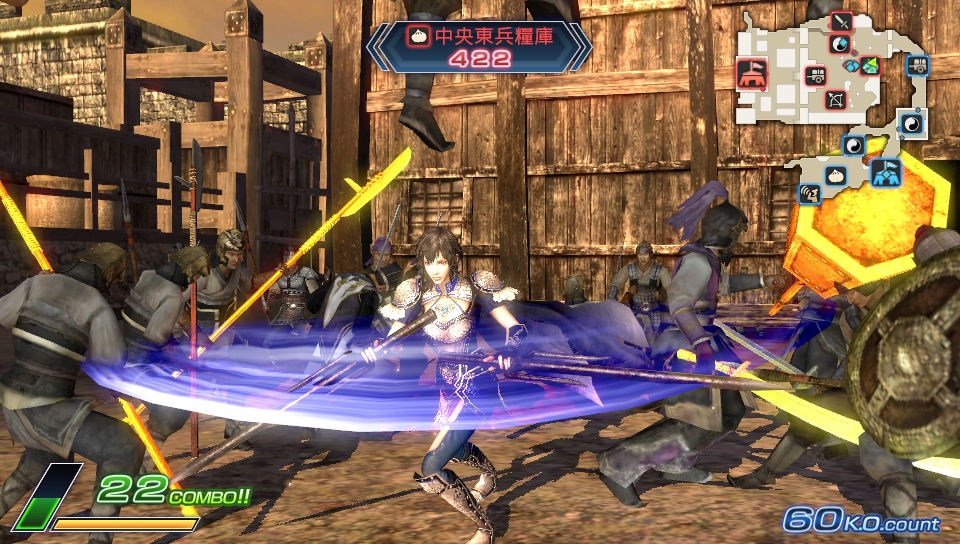The width and height of the screenshot is (960, 544).
Task: Click the green player arrow on minimap
Action: [868, 65]
